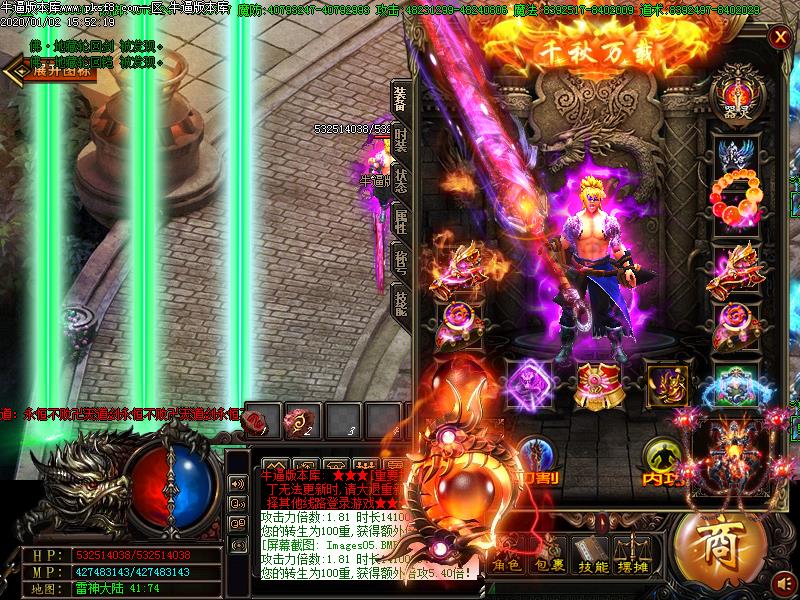800x600 pixels.
Task: Select the winged helmet equipment slot
Action: point(736,153)
